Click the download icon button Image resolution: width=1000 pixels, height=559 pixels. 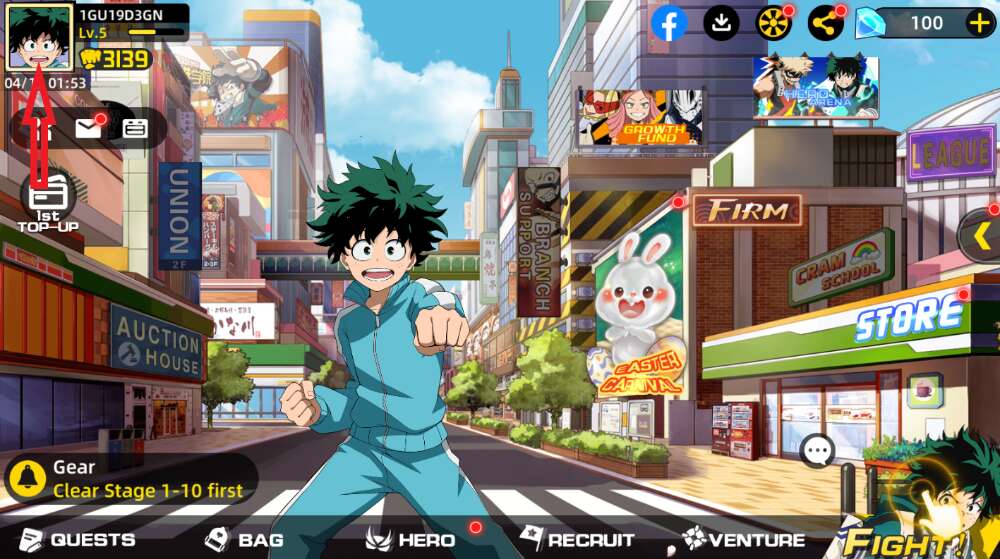point(721,23)
